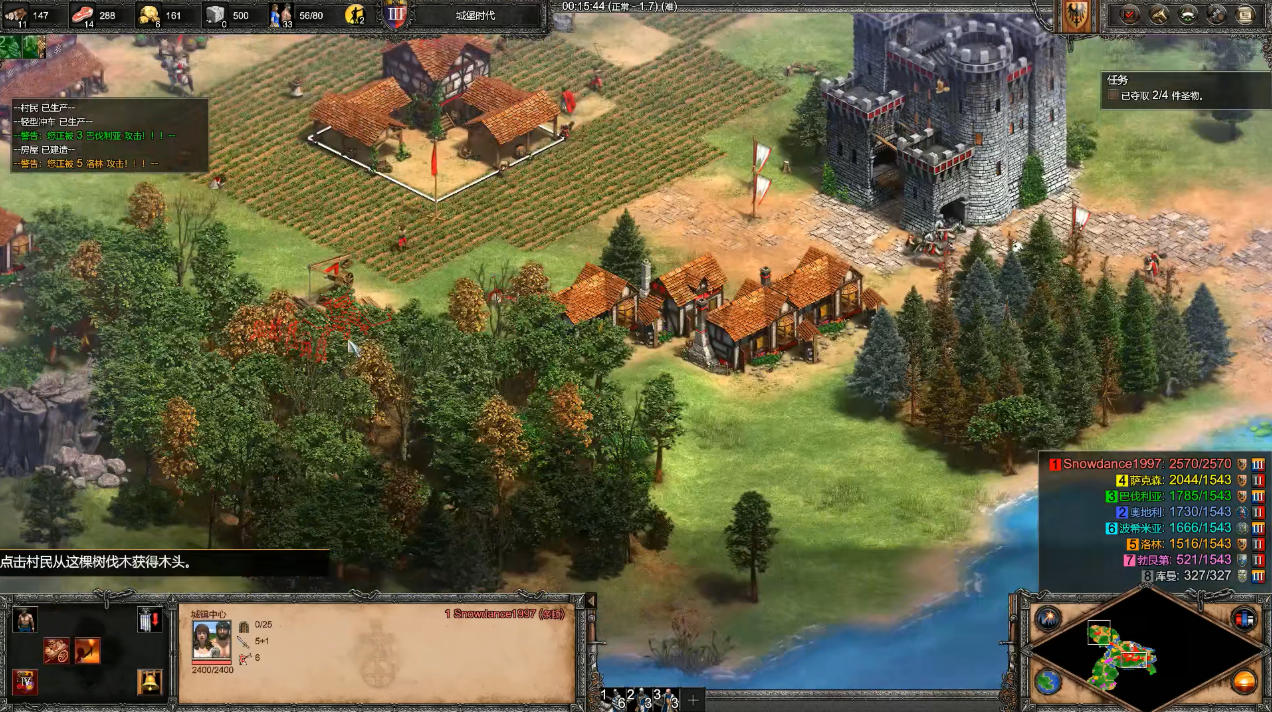Add a new control group with plus
This screenshot has width=1272, height=712.
pyautogui.click(x=693, y=699)
